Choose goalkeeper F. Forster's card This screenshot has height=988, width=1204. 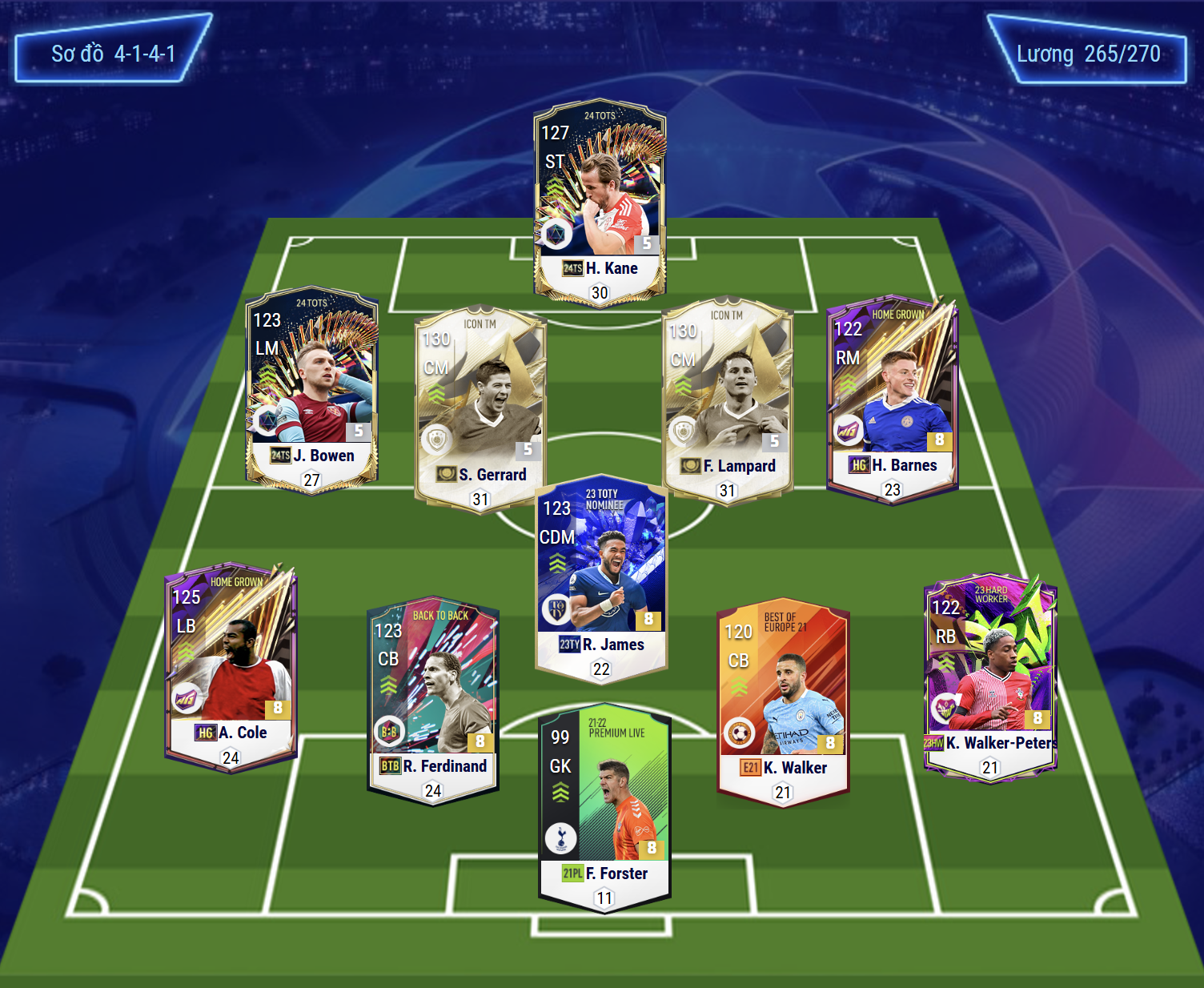[x=604, y=806]
